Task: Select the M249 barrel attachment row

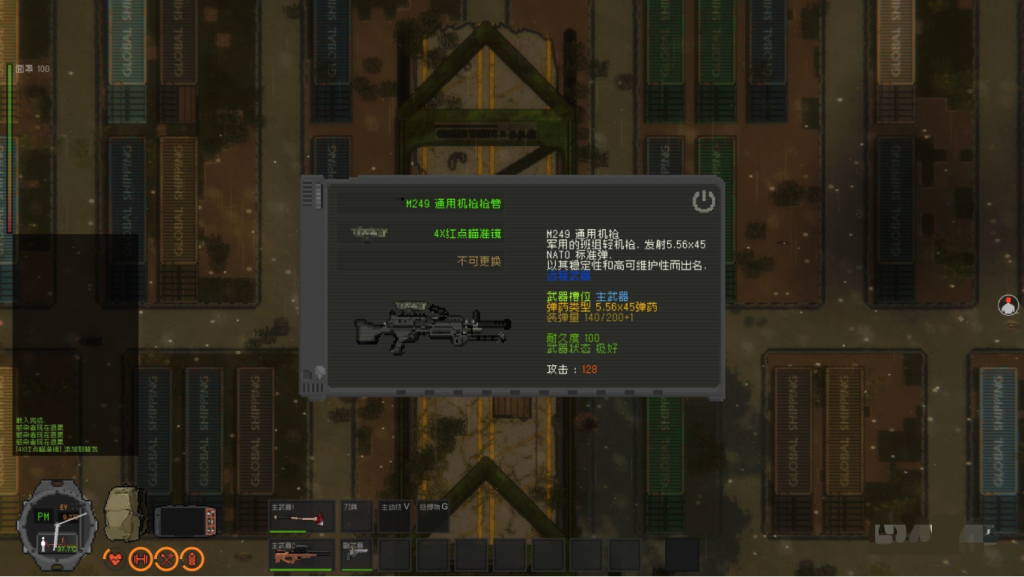Action: [x=420, y=203]
